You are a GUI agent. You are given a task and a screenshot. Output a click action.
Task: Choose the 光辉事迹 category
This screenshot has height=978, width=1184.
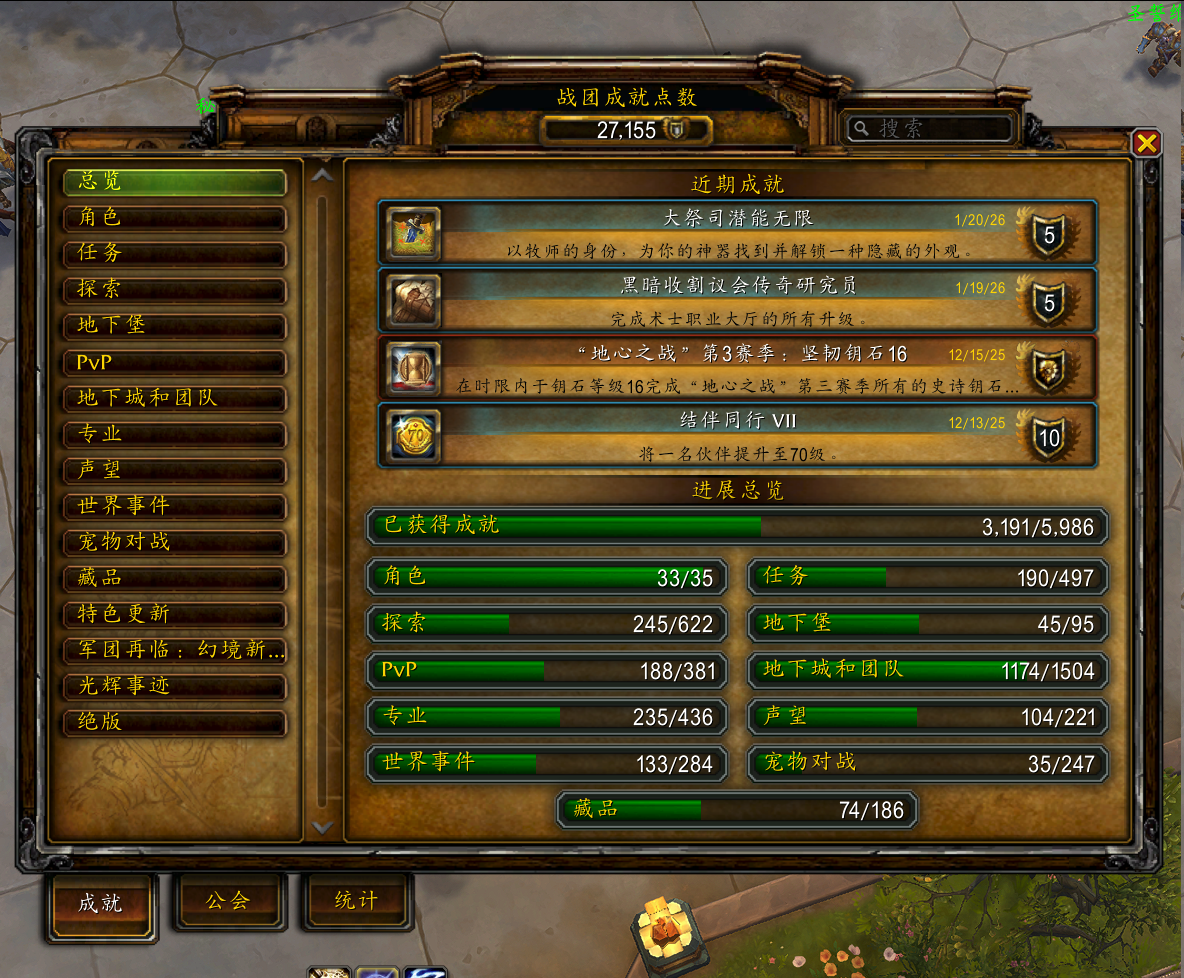174,686
